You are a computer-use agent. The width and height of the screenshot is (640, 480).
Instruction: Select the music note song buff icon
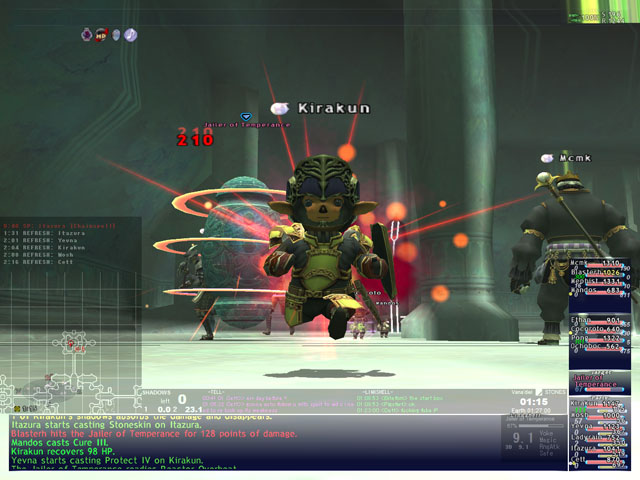pos(130,35)
